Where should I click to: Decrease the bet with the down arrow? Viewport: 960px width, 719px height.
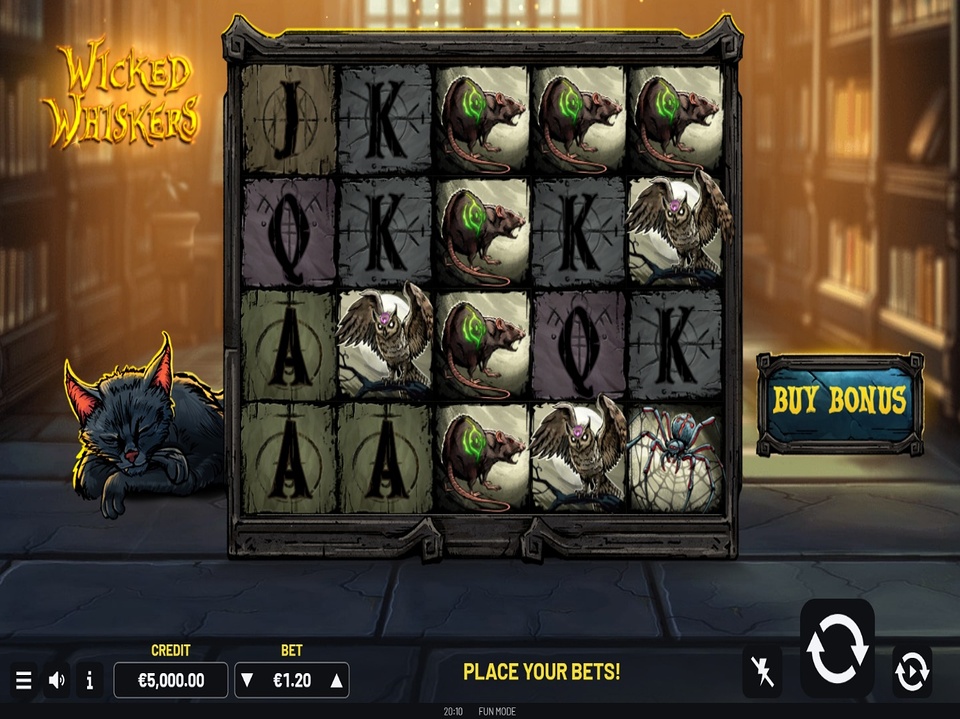(x=247, y=681)
